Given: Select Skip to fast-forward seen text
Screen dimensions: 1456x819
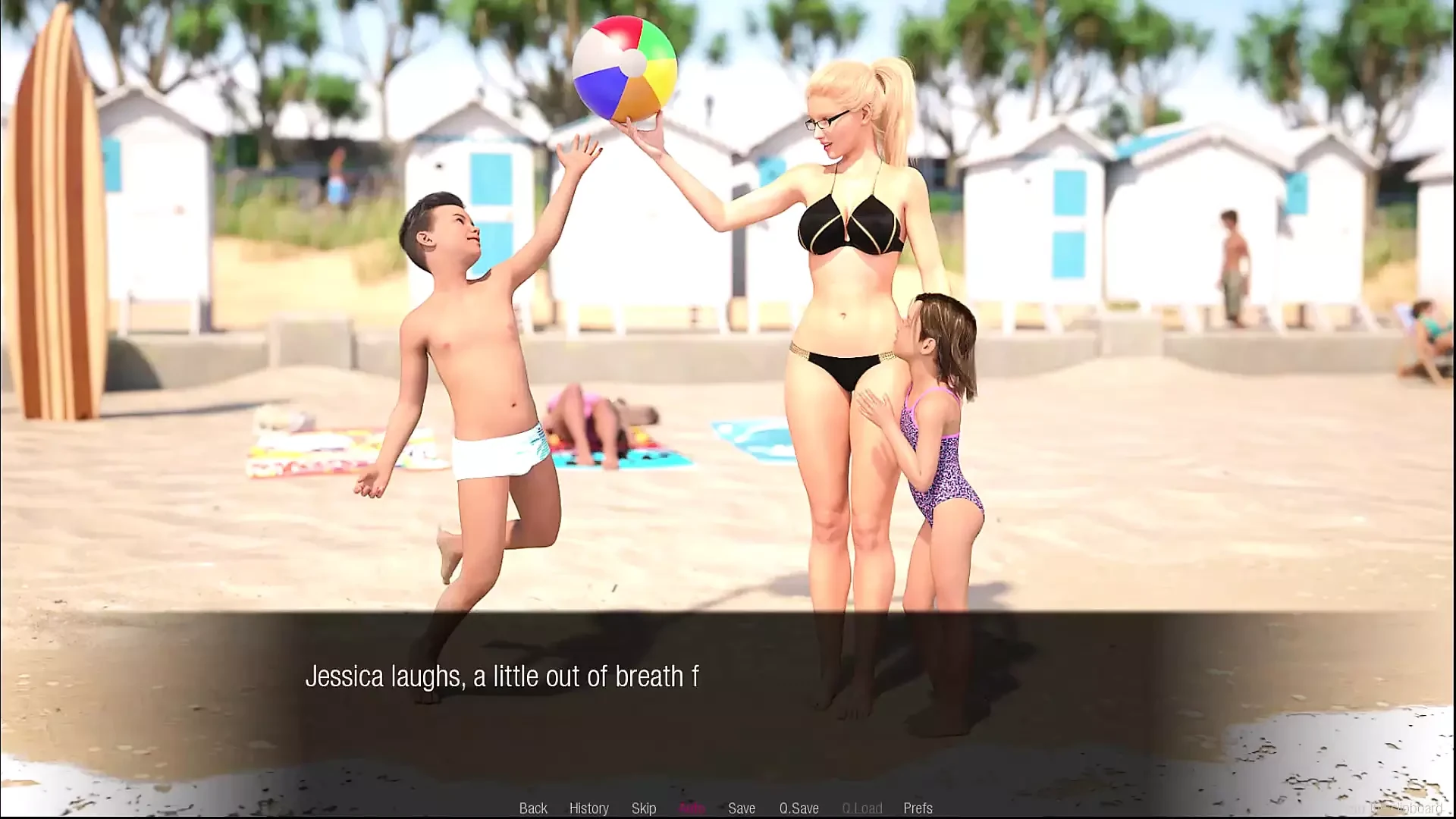Looking at the screenshot, I should pyautogui.click(x=644, y=808).
